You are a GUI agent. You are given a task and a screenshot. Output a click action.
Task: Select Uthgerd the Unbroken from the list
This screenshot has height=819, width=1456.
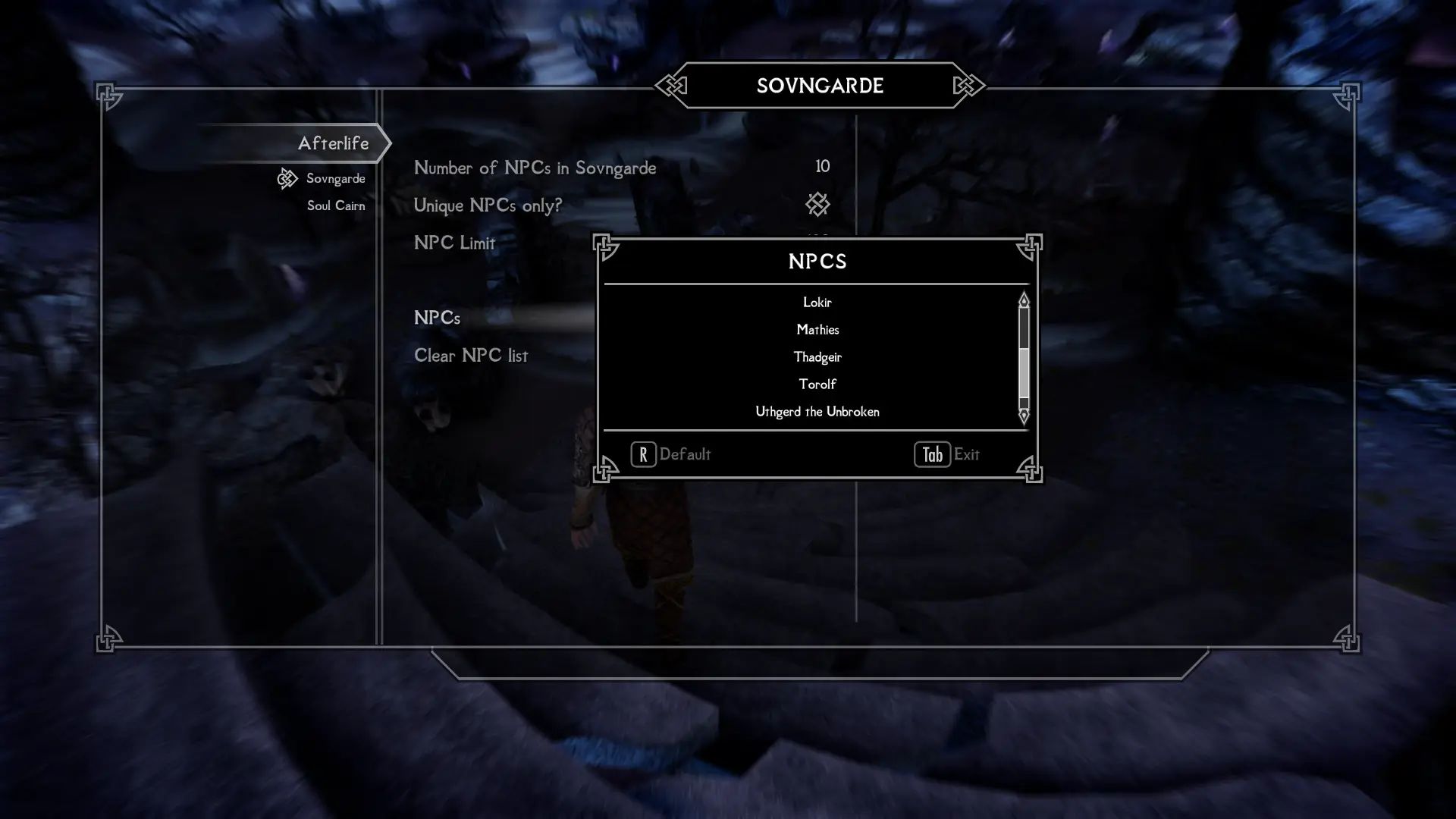pos(816,412)
